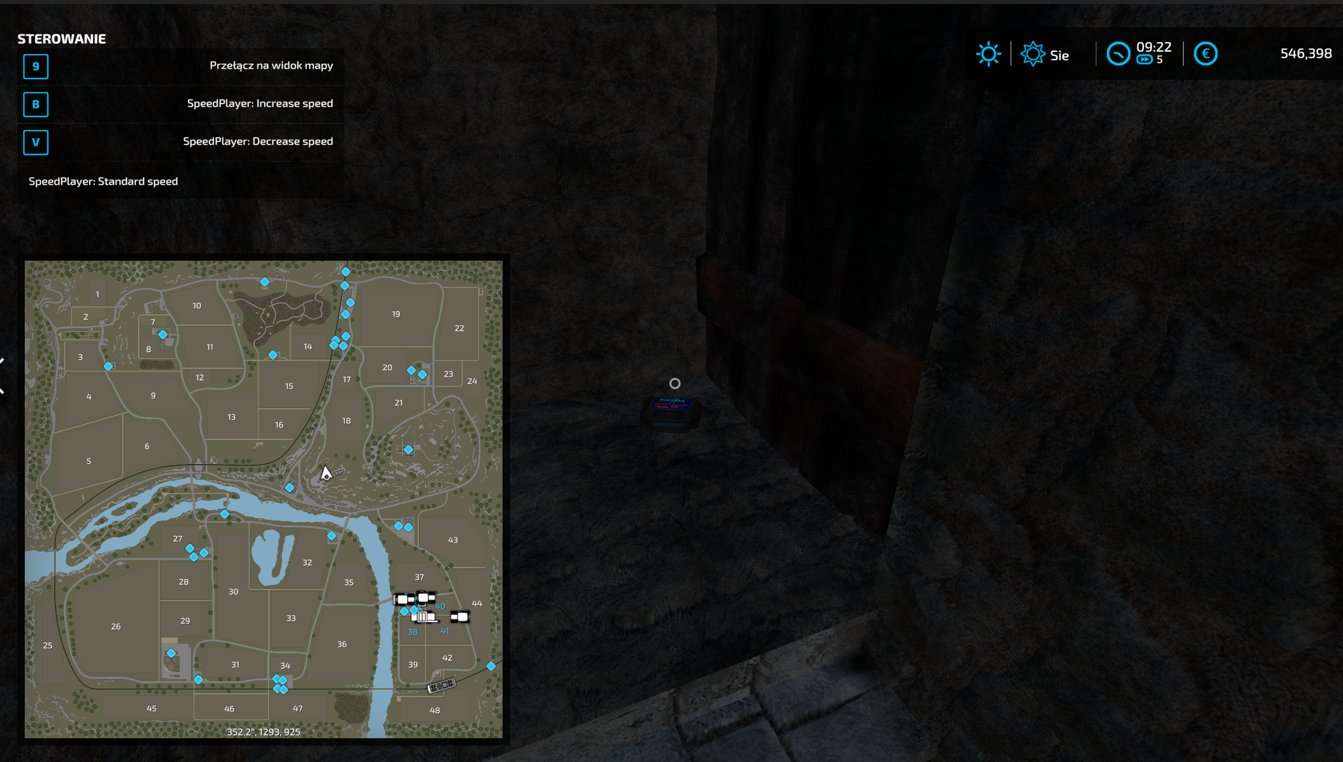
Task: Click the "Sie" weather forecast icon
Action: 1032,54
